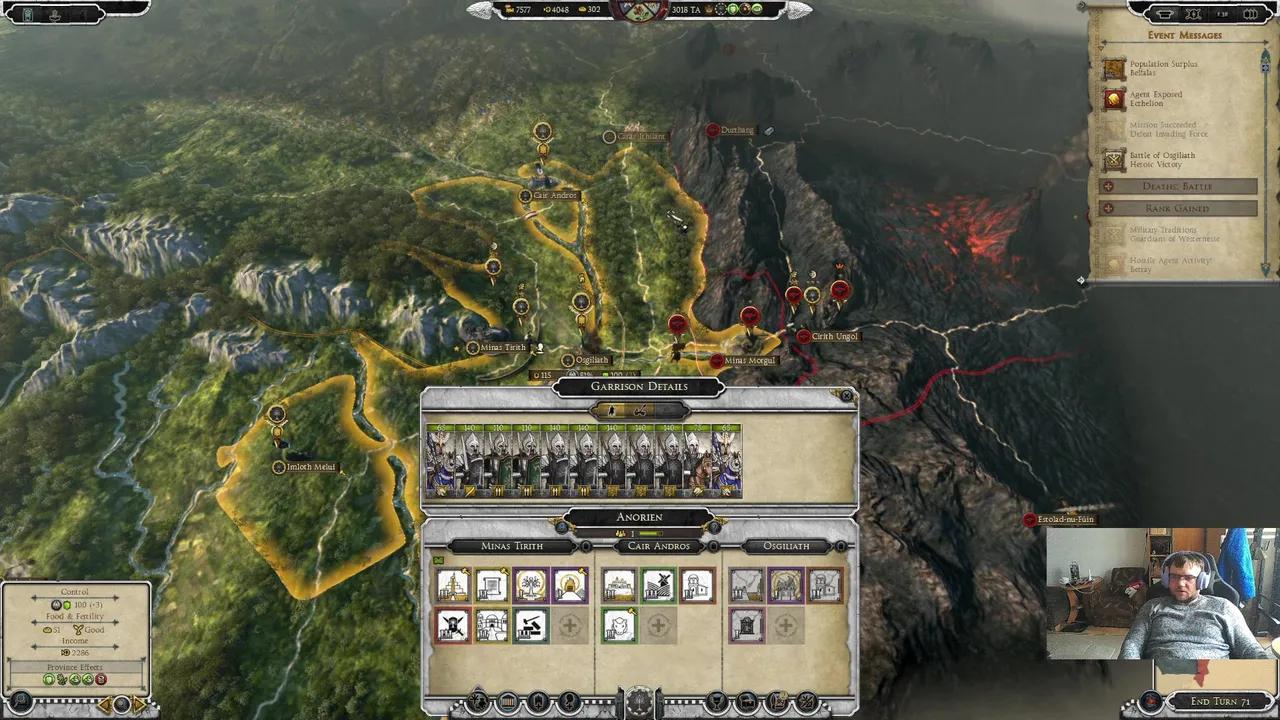Select the windmill farm building in Cair Andros

coord(658,586)
